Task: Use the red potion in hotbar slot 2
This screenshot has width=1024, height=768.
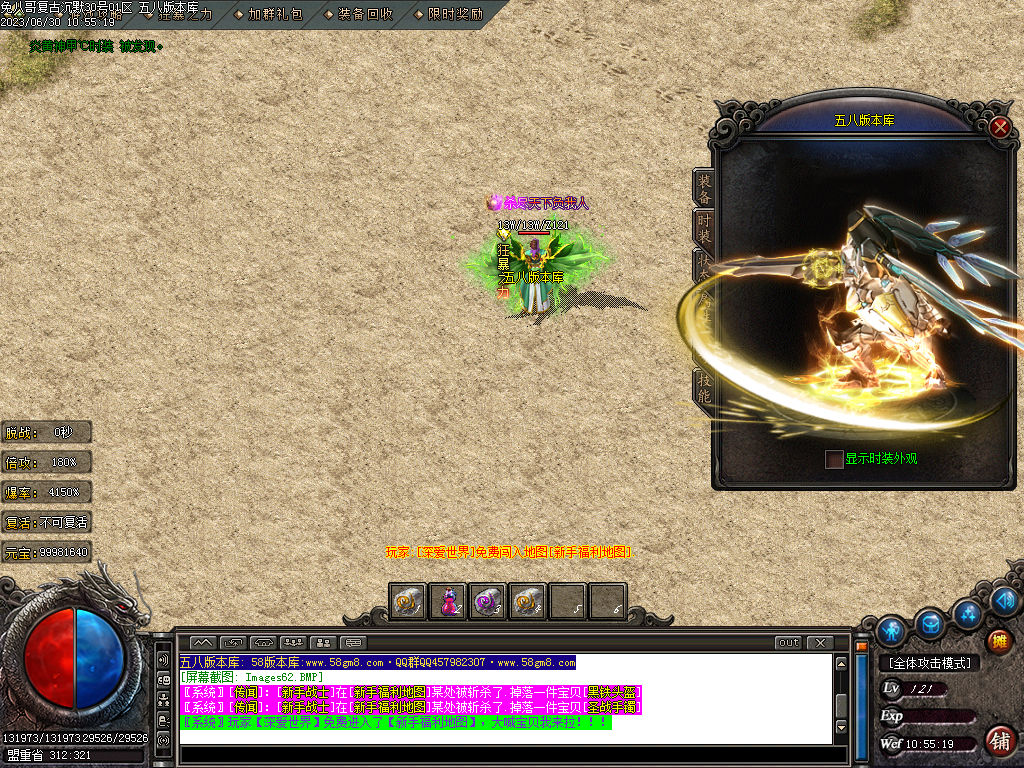Action: [448, 601]
